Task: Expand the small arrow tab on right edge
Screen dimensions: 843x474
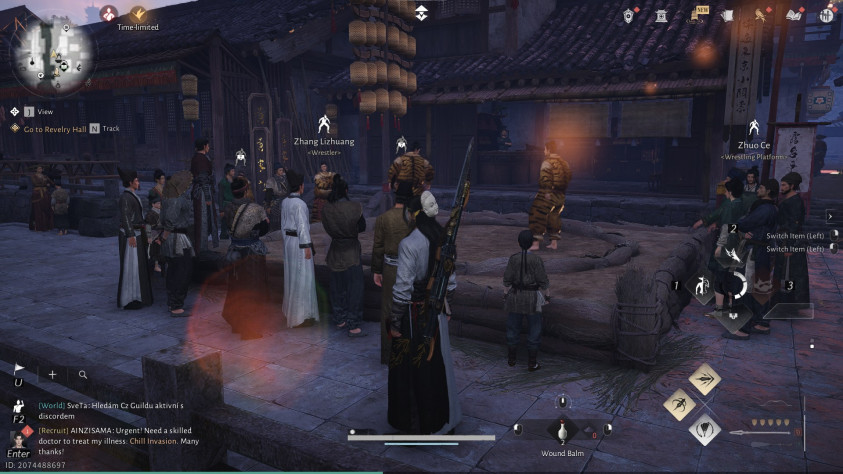Action: (x=830, y=216)
